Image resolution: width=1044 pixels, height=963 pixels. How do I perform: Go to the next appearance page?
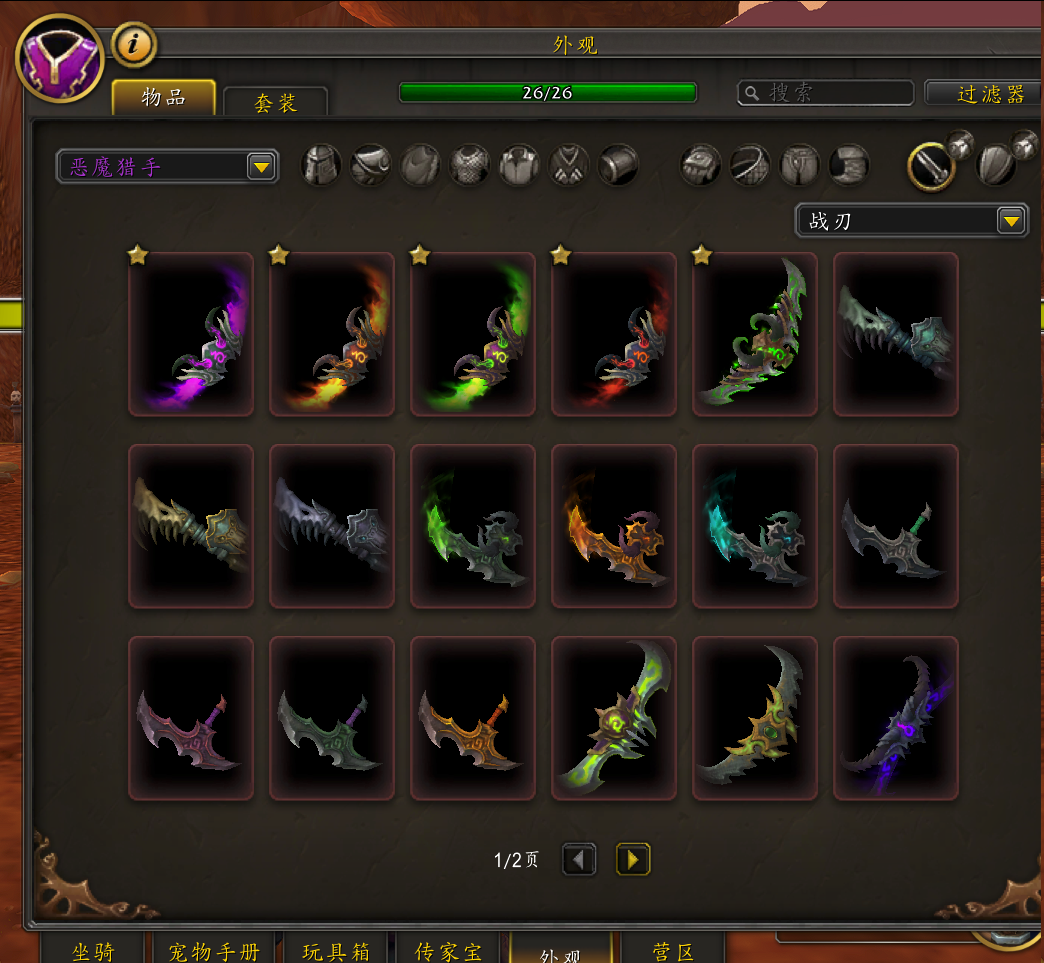[x=632, y=859]
